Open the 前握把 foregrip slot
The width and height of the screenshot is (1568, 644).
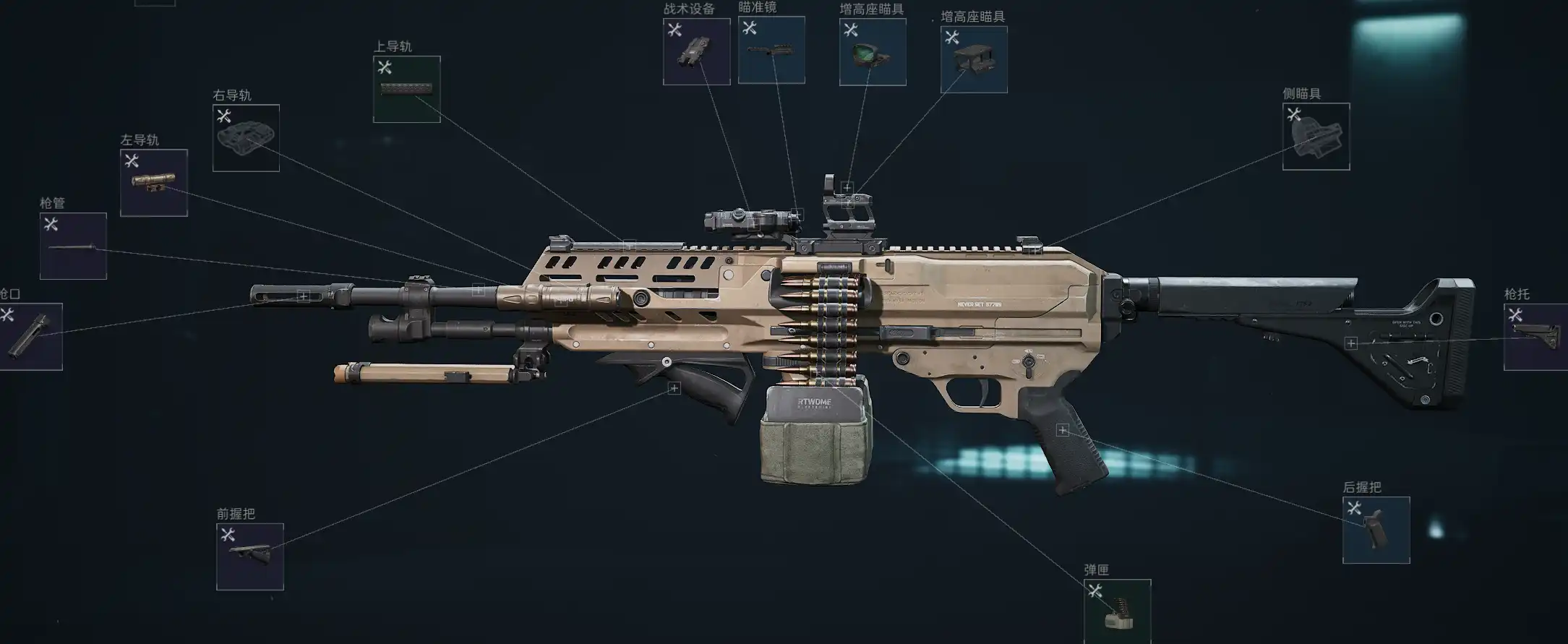pos(249,557)
